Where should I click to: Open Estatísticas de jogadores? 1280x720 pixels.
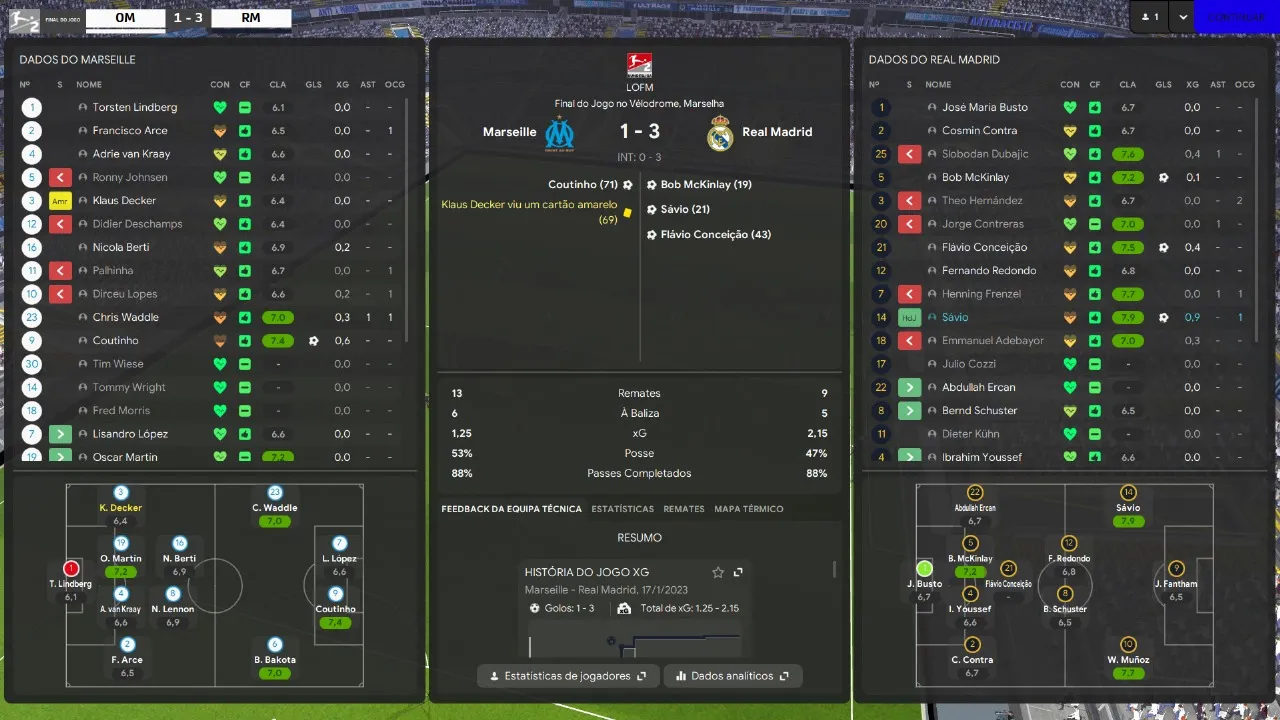[x=568, y=676]
